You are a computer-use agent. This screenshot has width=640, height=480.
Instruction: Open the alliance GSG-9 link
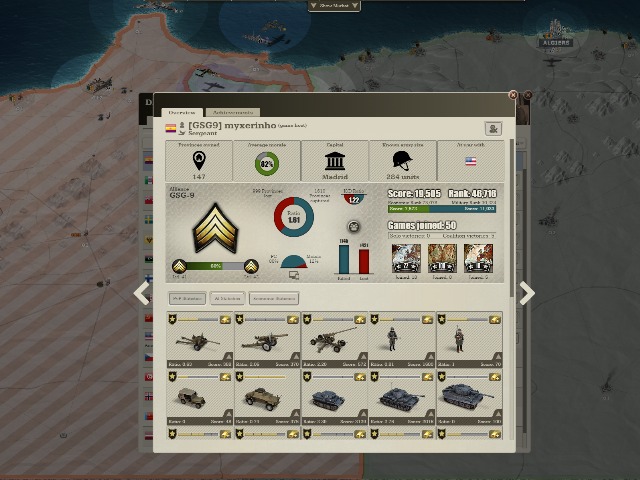pos(182,197)
